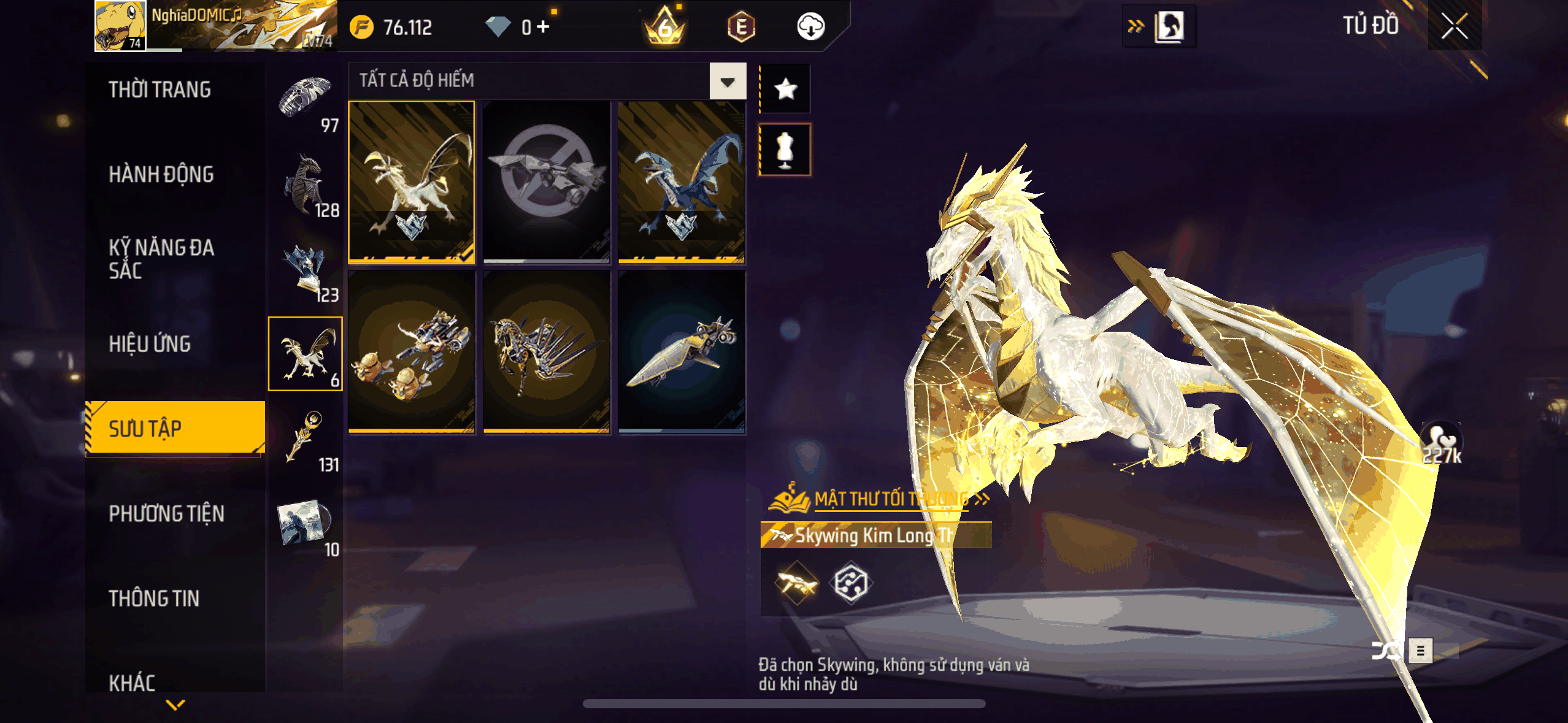This screenshot has height=723, width=1568.
Task: Open the Hiệu Ứng category
Action: (150, 344)
